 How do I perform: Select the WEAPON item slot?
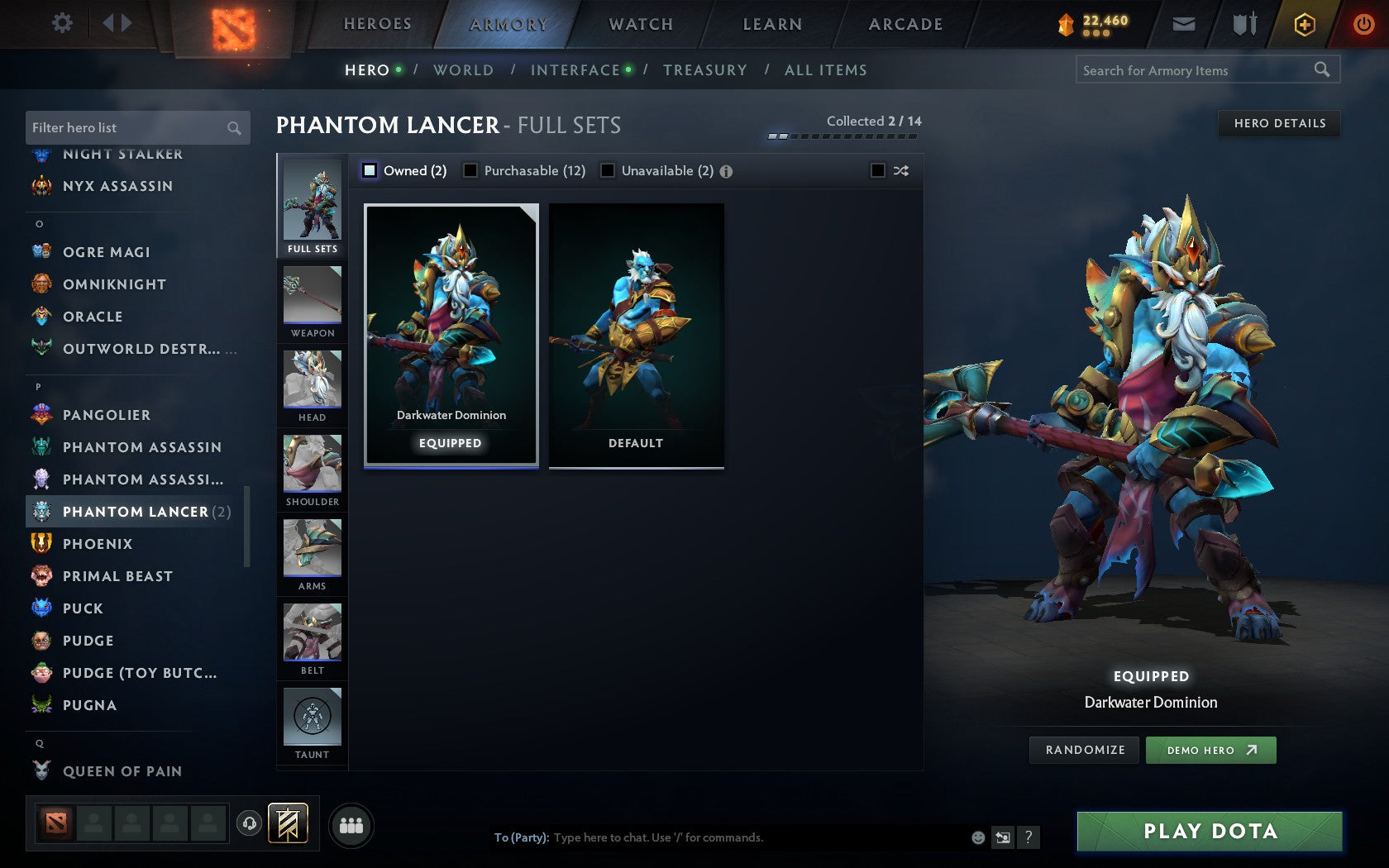pyautogui.click(x=312, y=302)
